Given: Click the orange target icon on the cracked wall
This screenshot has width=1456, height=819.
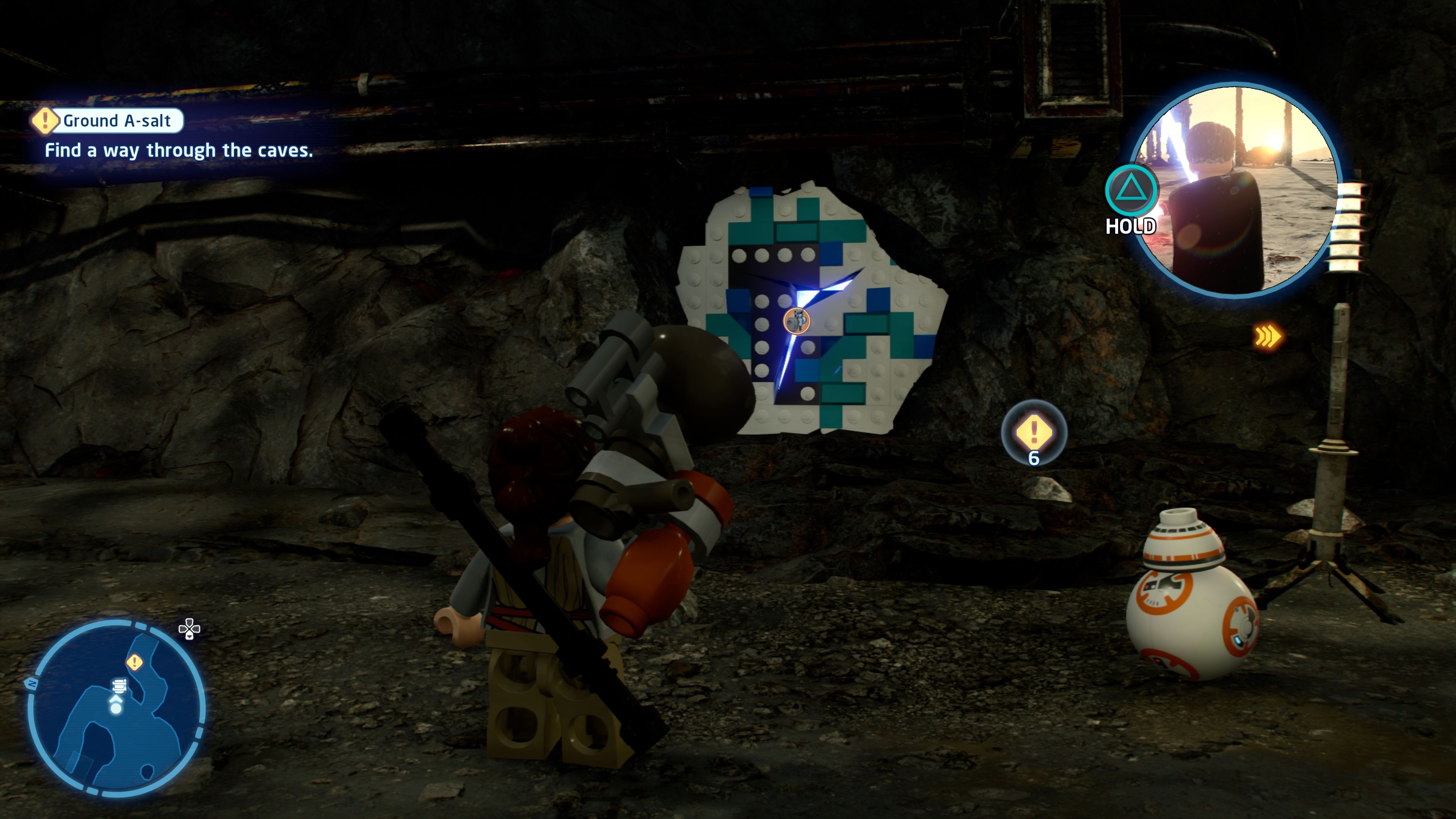Looking at the screenshot, I should 796,321.
